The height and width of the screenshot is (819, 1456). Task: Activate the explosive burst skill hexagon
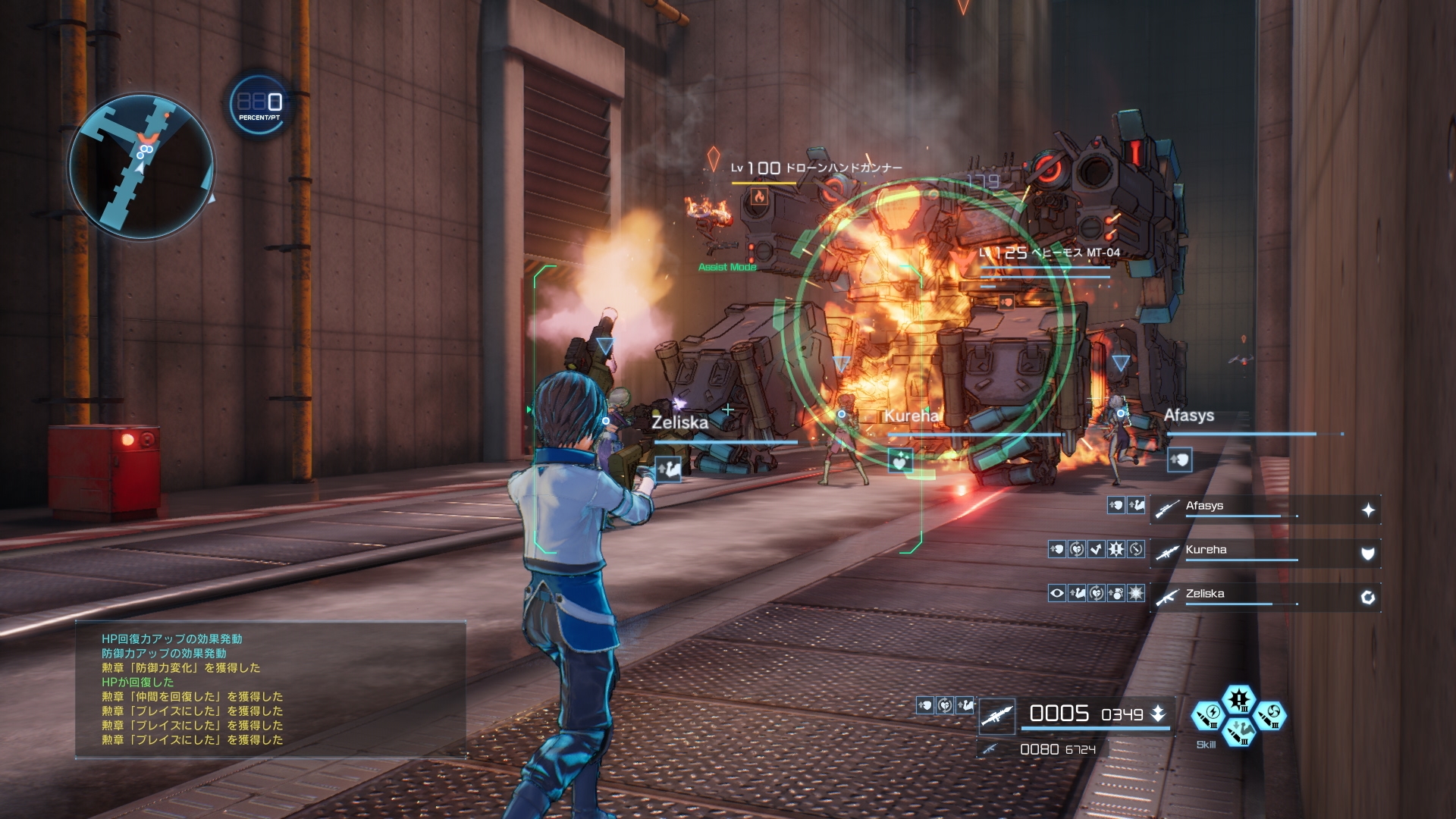pos(1239,699)
